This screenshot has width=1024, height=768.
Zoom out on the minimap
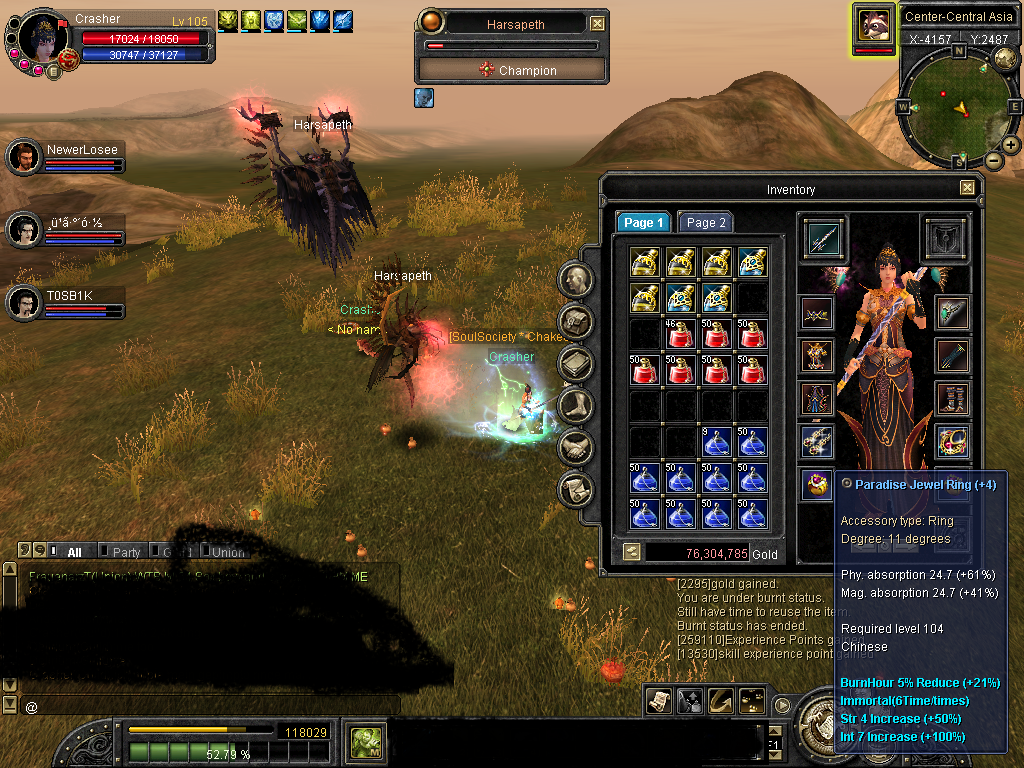tap(994, 160)
